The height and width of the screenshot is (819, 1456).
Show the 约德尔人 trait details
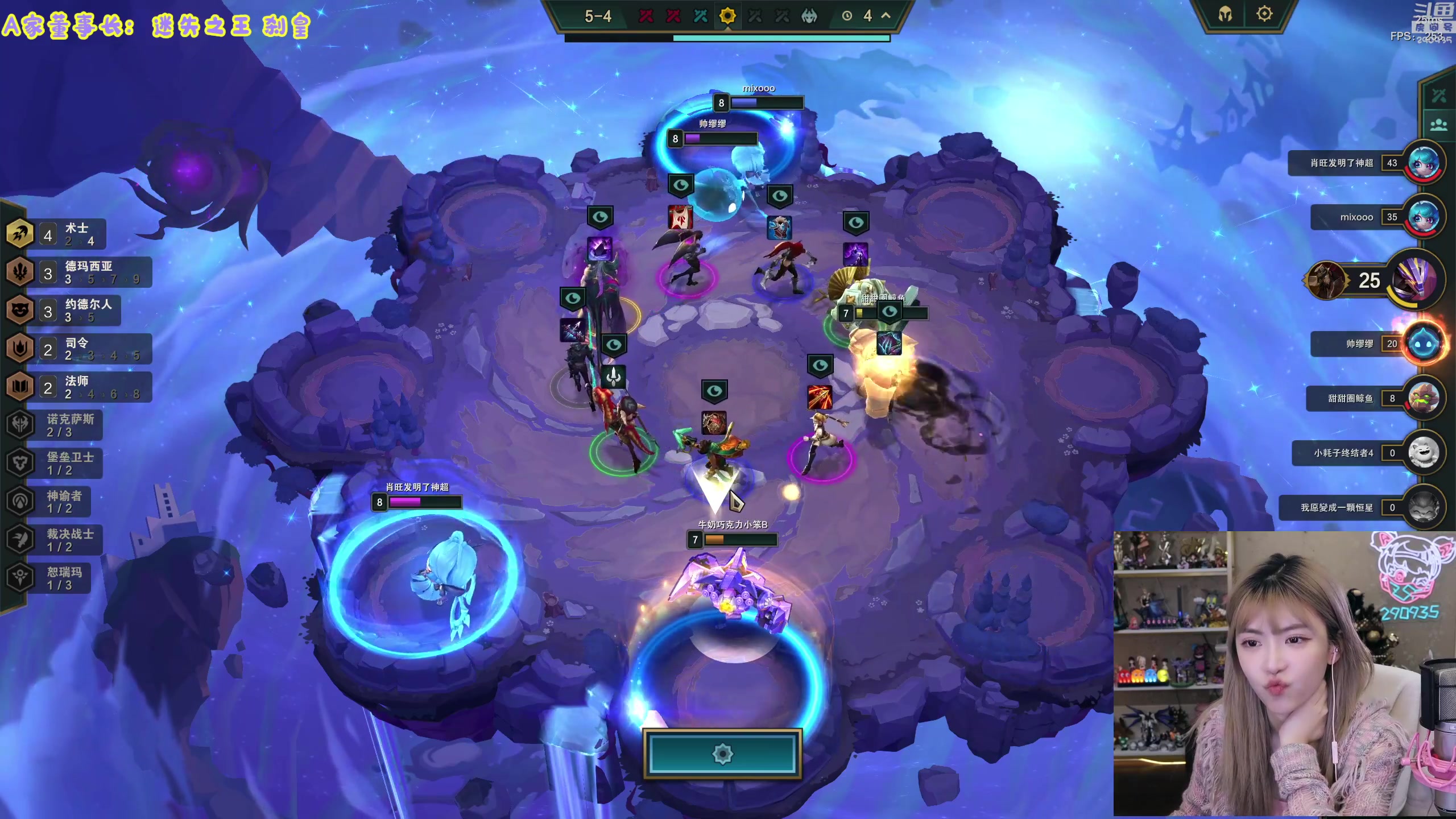click(64, 310)
